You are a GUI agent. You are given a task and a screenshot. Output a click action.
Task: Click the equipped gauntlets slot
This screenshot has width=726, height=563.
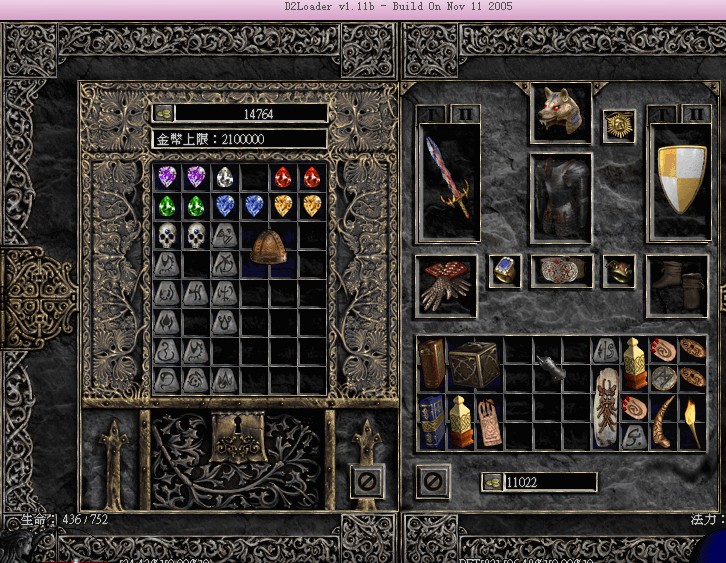pyautogui.click(x=447, y=284)
